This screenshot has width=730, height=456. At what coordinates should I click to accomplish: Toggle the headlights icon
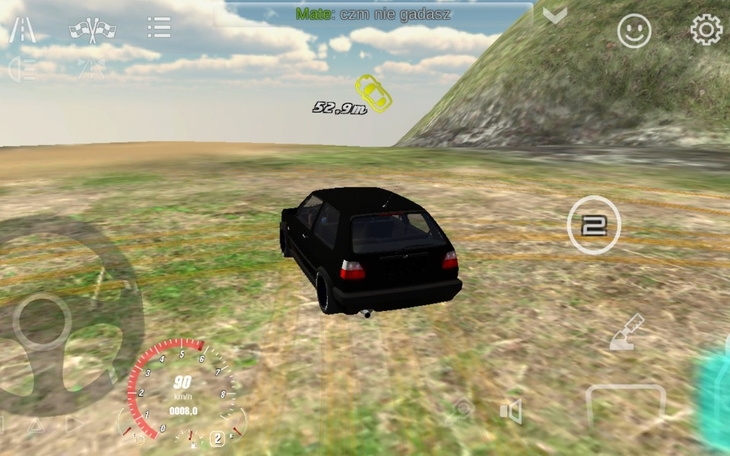[22, 69]
